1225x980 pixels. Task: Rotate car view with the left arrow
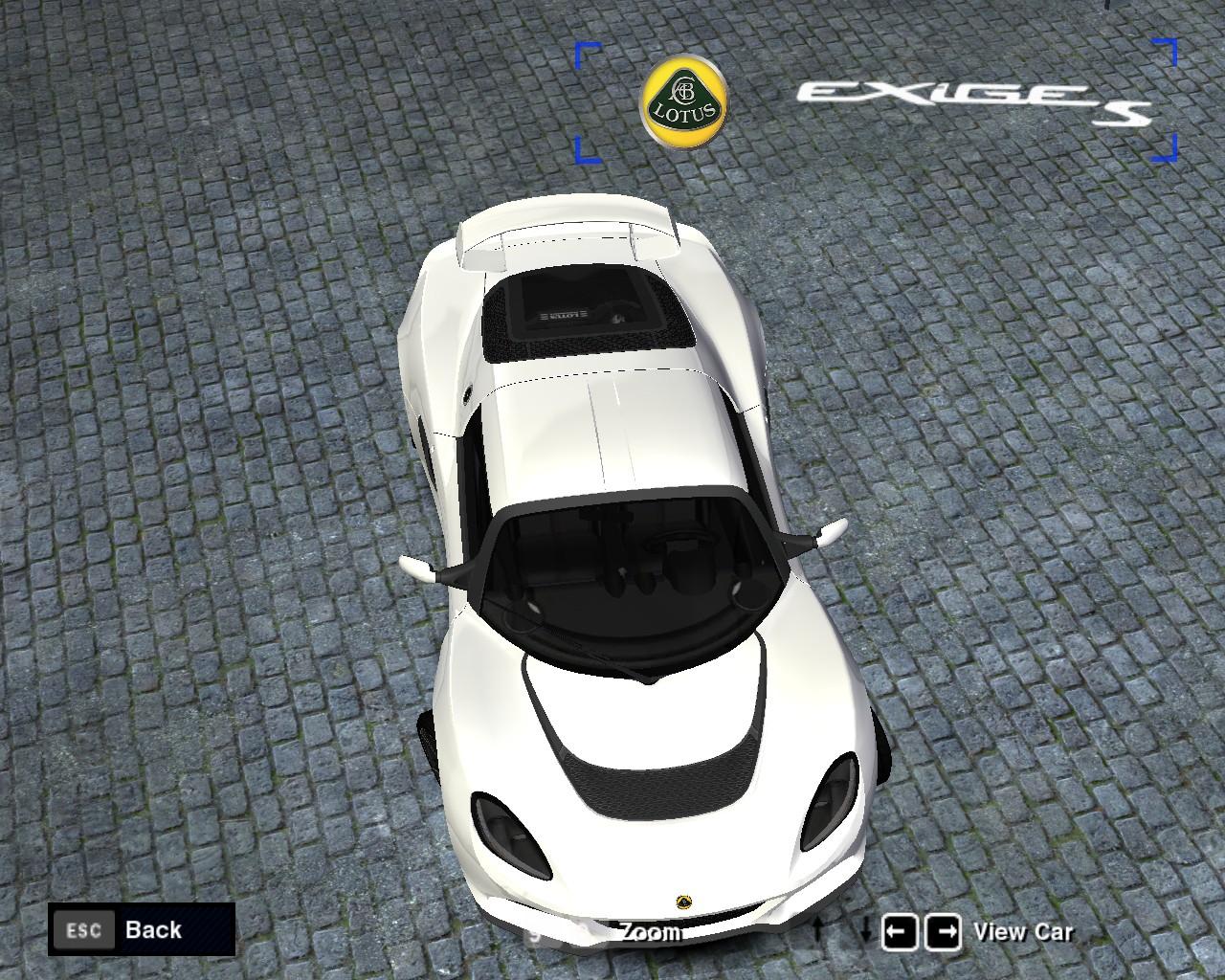coord(899,931)
